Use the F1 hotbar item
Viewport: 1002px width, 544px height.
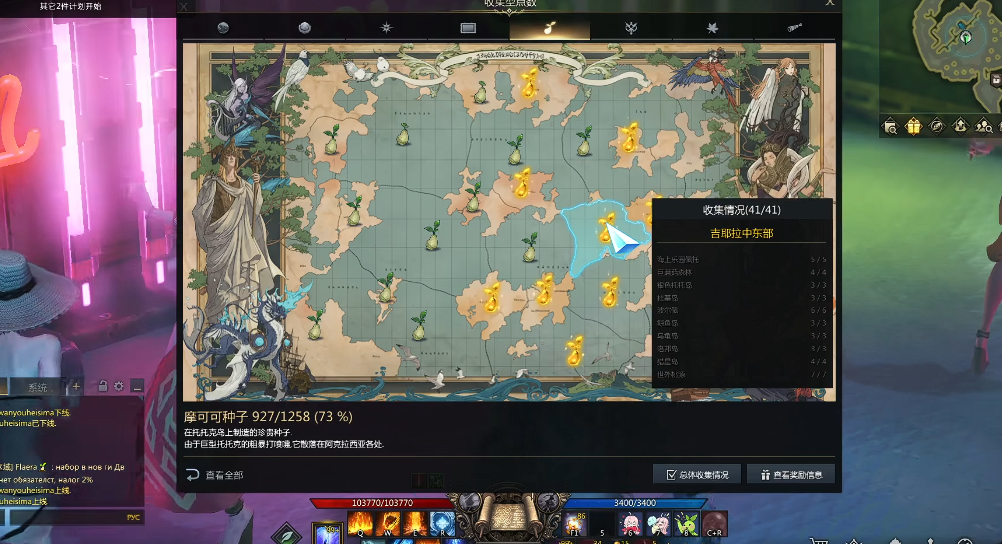(575, 524)
